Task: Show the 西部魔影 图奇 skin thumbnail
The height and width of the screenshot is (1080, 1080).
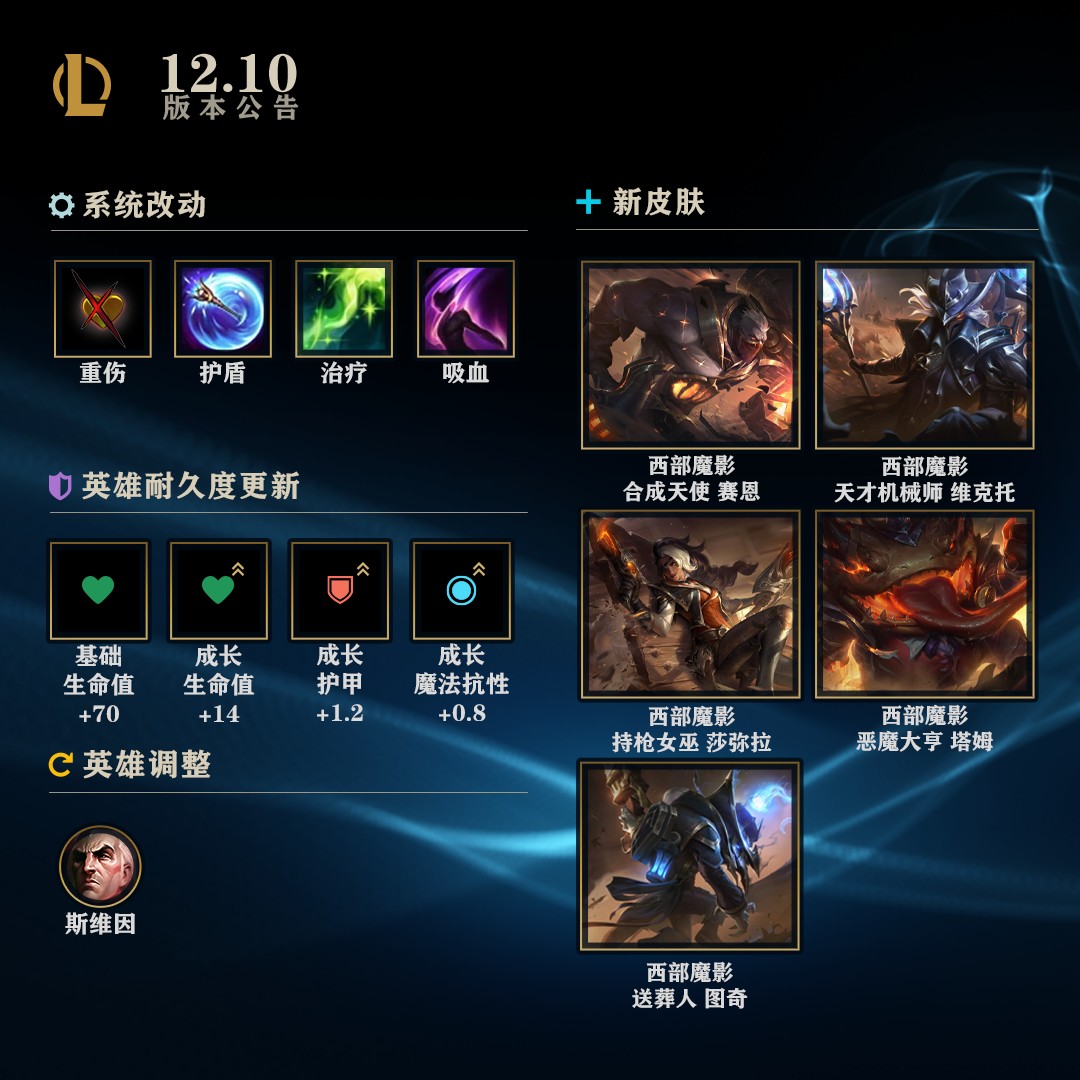Action: 690,855
